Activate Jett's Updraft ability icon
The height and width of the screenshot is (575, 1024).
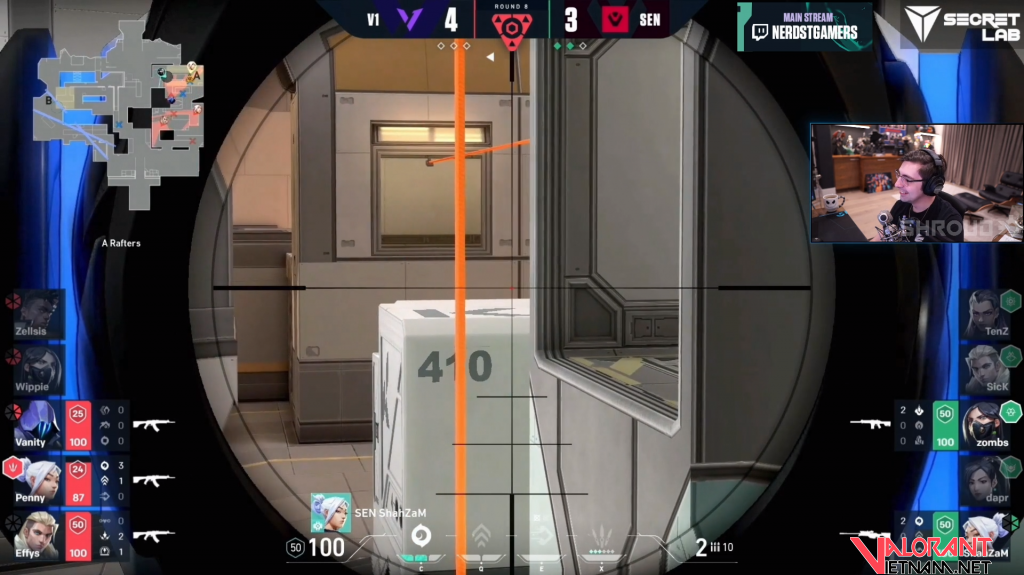click(x=481, y=535)
